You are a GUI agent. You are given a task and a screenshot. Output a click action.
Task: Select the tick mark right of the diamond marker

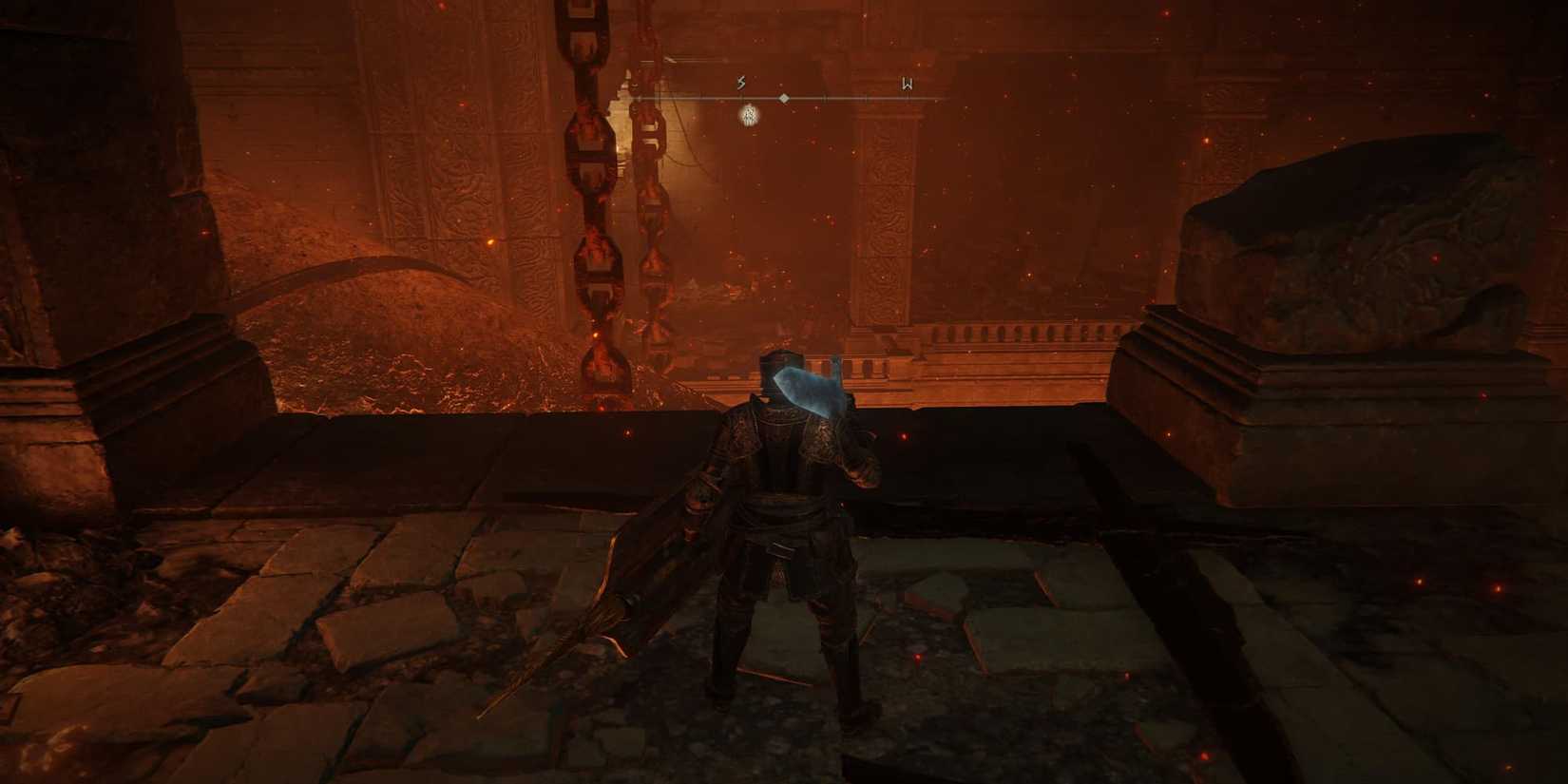coord(823,99)
